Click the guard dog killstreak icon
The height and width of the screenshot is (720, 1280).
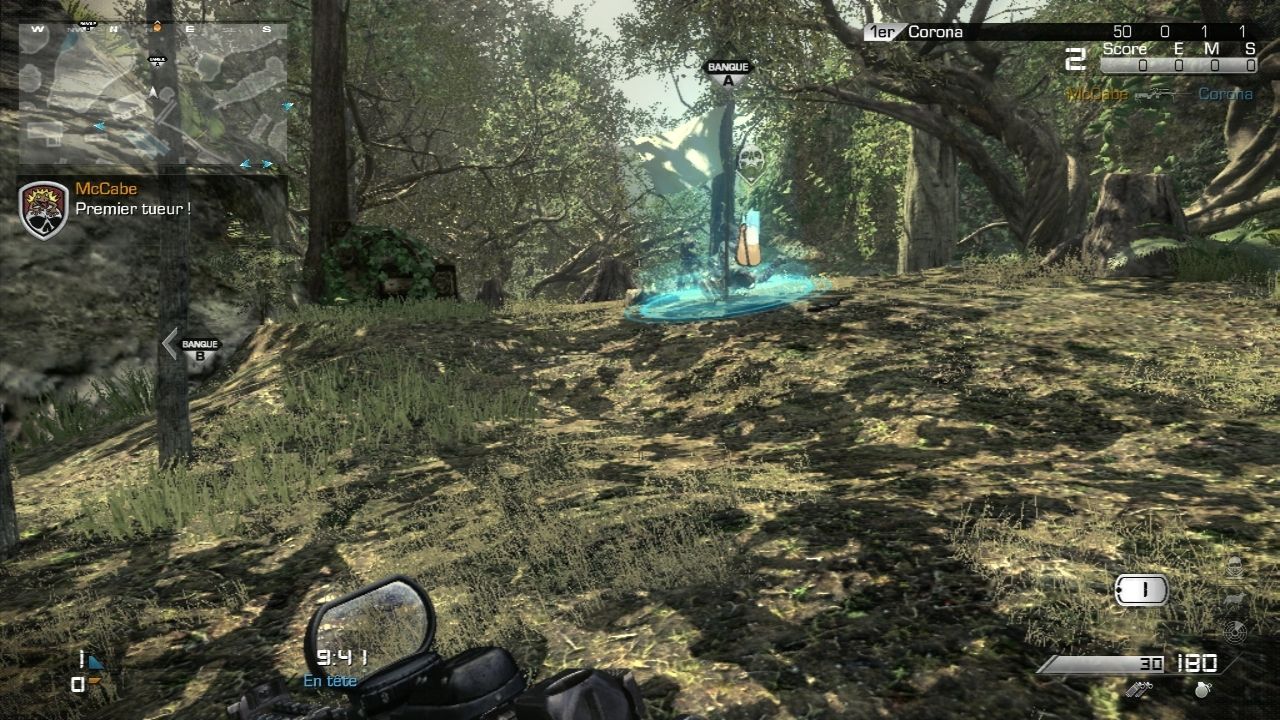[x=1233, y=598]
